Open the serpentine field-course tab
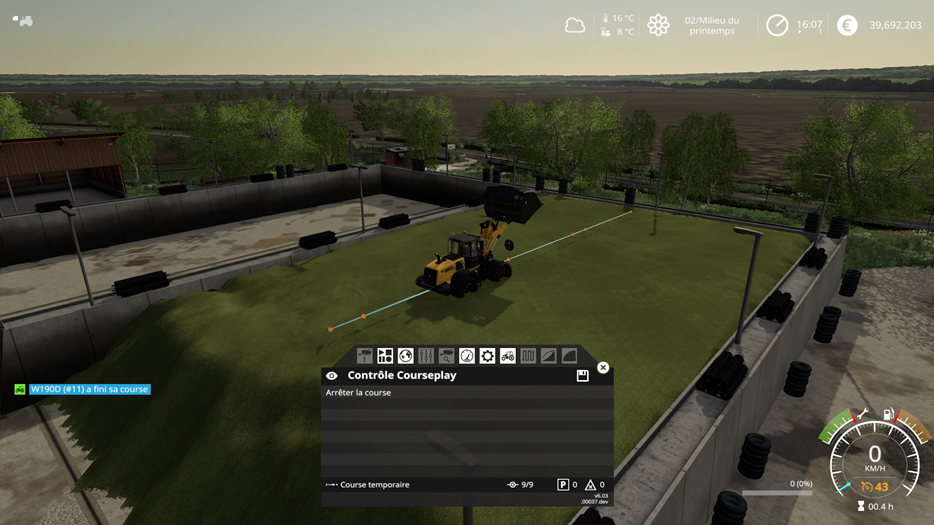Screen dimensions: 934x525 click(528, 356)
